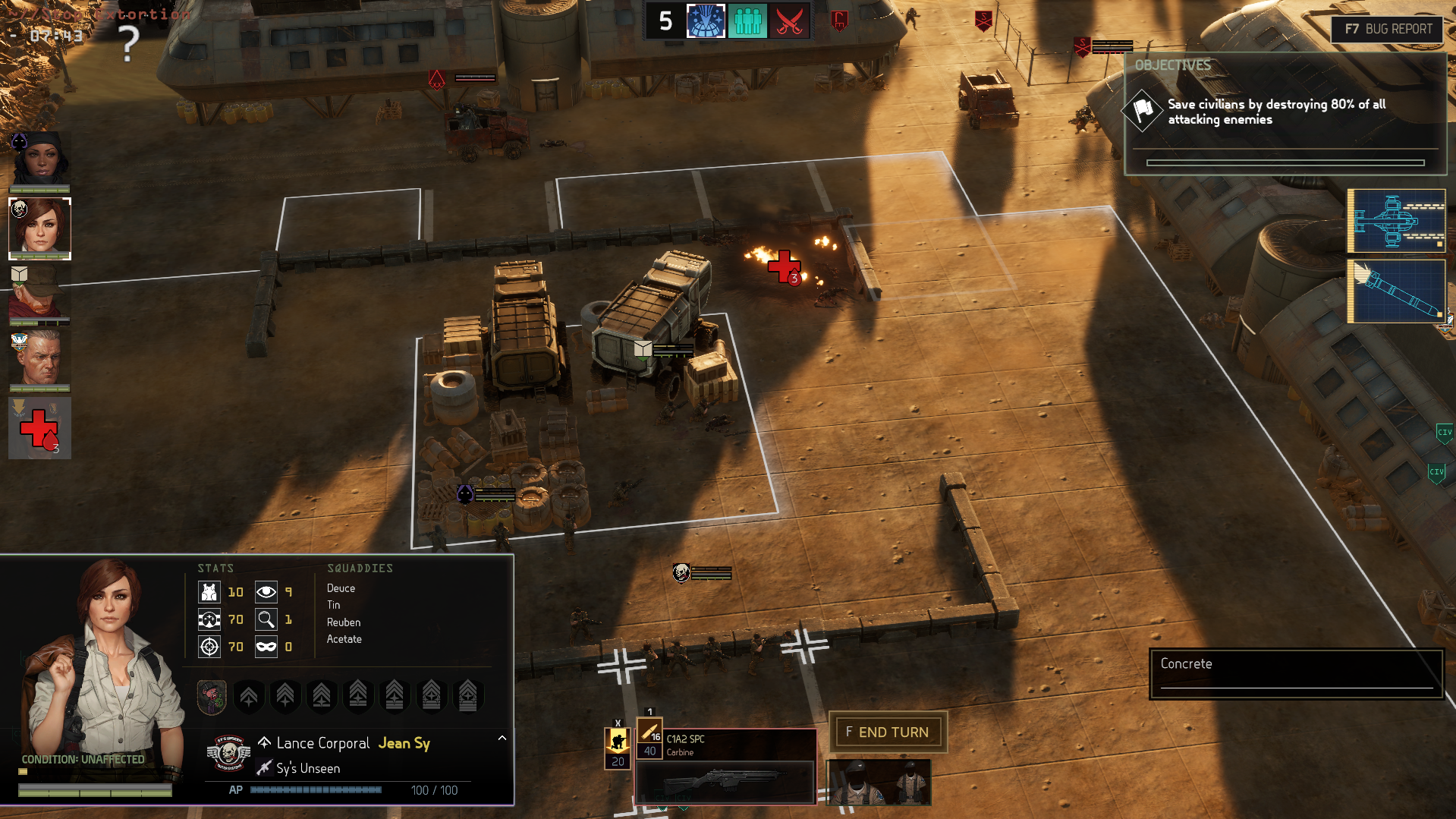This screenshot has height=819, width=1456.
Task: Select the wounded squad member portrait
Action: [x=39, y=428]
